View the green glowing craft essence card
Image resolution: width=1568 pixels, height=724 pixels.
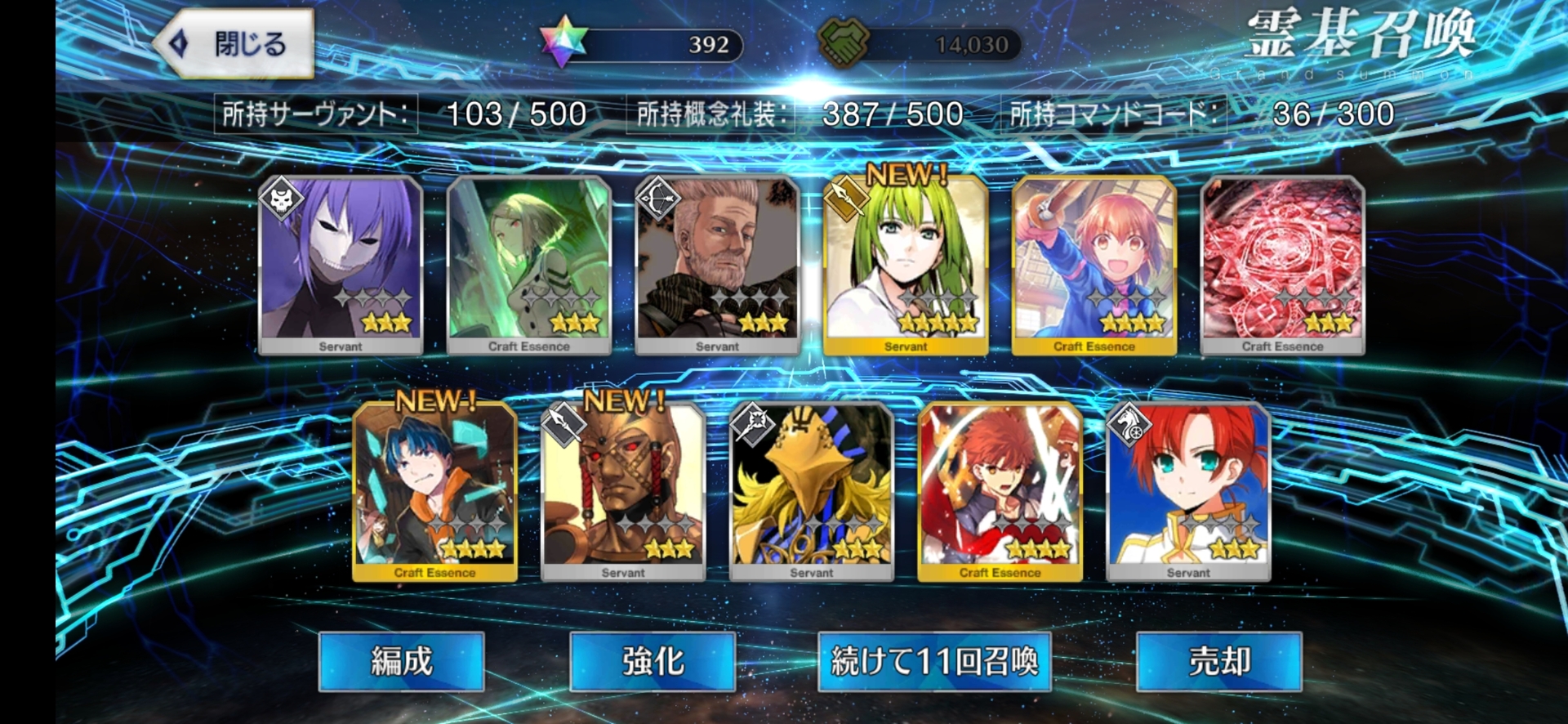(x=529, y=266)
